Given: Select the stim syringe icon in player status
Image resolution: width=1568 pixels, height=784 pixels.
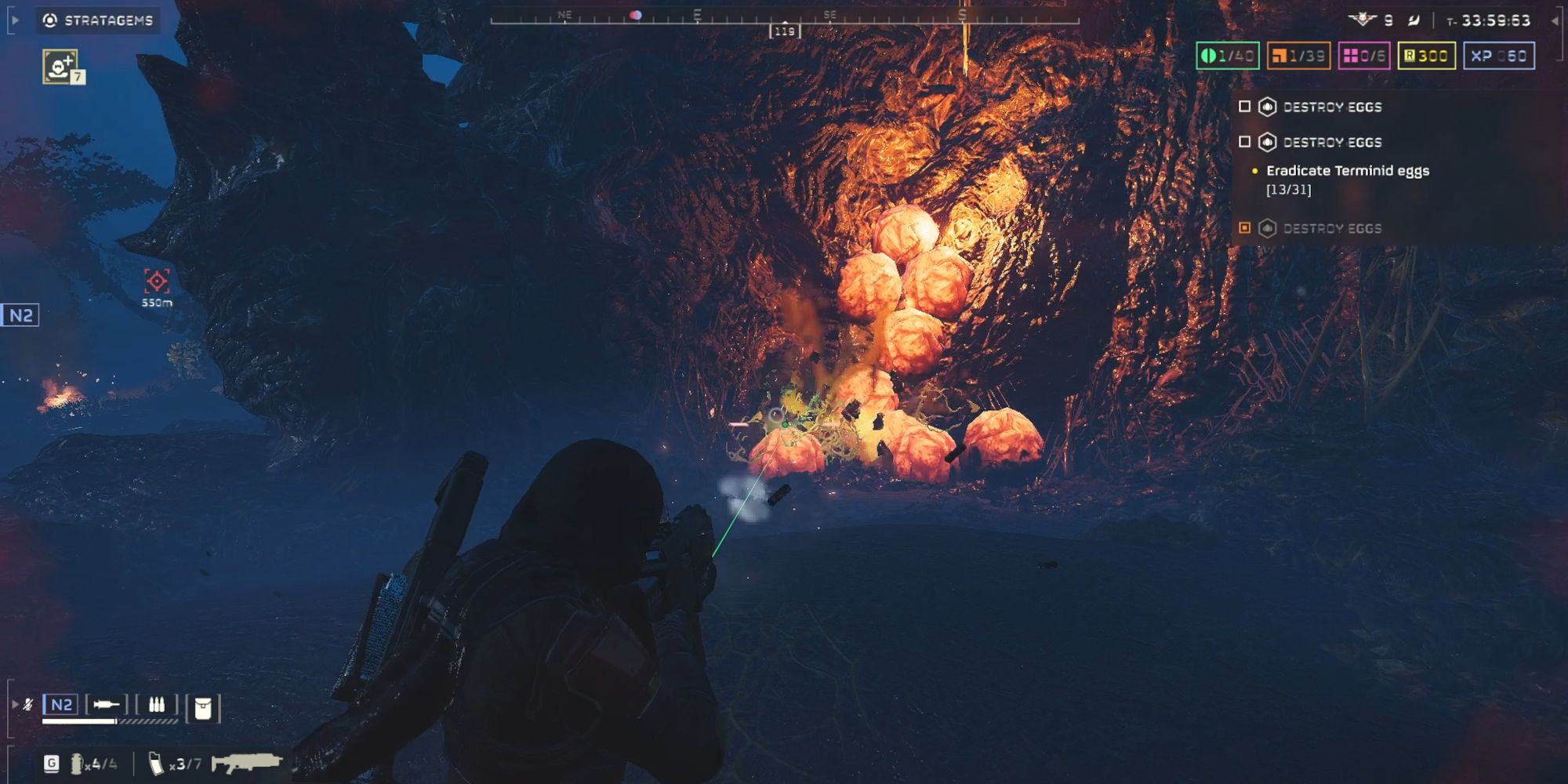Looking at the screenshot, I should [105, 704].
